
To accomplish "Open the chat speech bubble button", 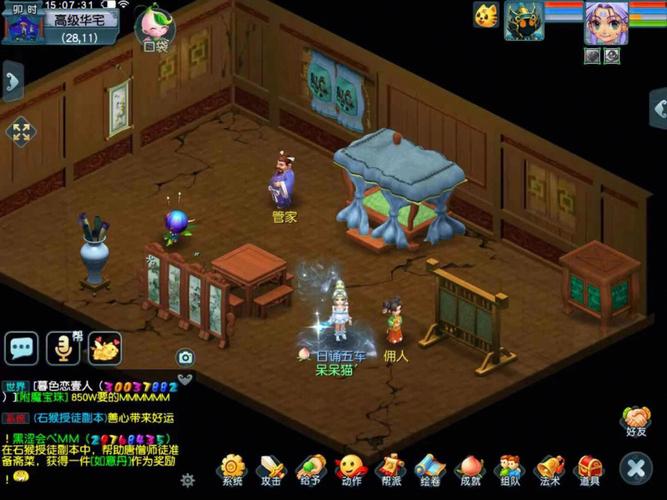I will (22, 348).
